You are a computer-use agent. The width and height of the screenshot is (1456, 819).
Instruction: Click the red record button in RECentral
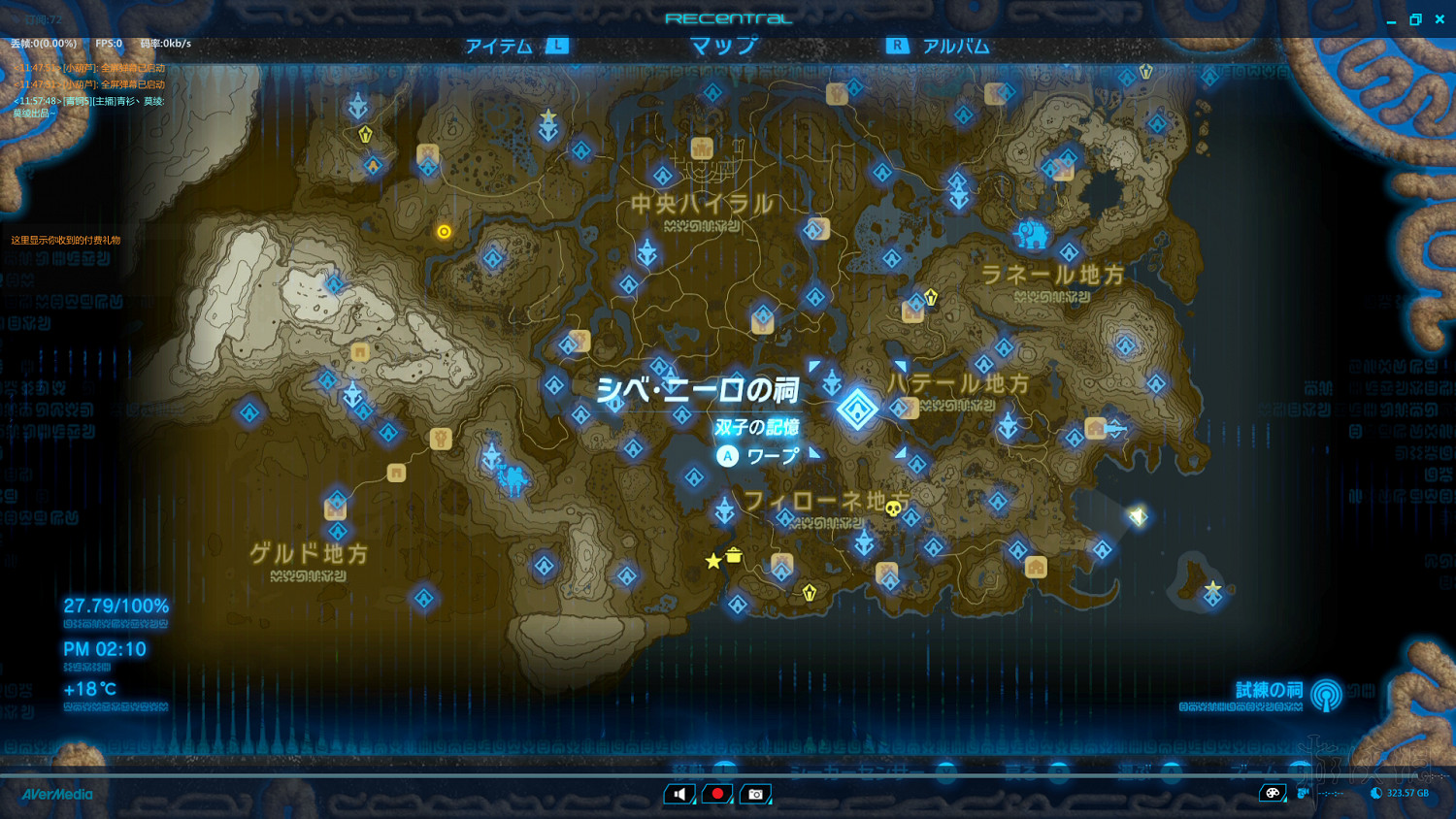point(716,793)
